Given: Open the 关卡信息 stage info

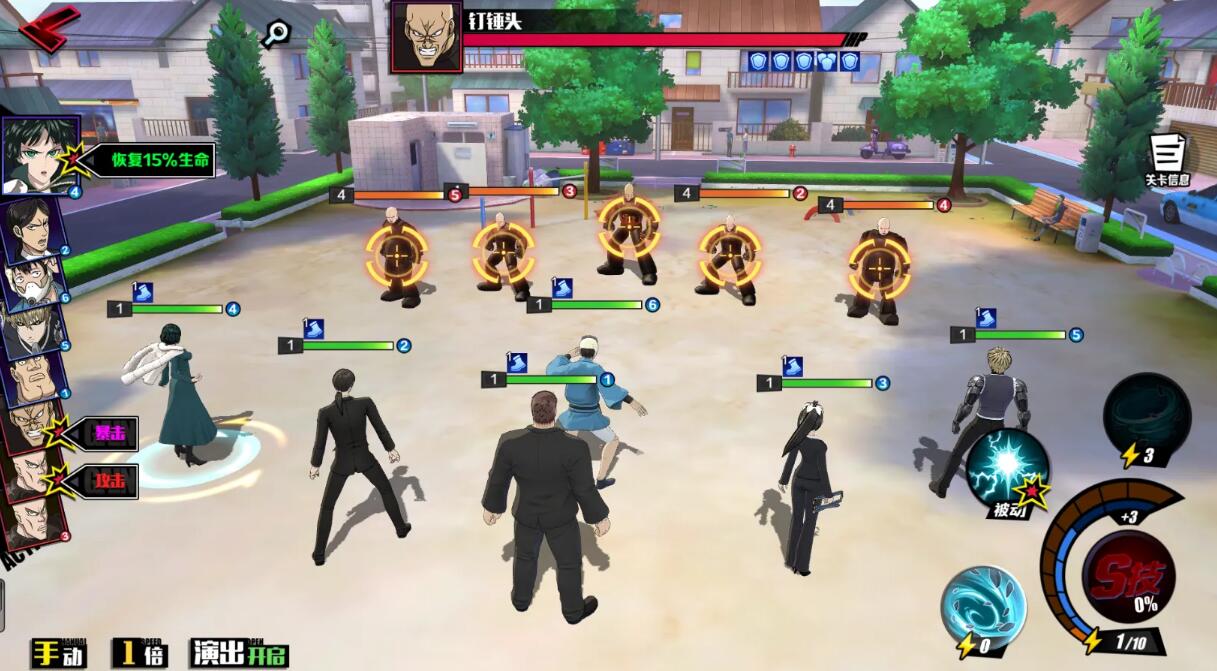Looking at the screenshot, I should coord(1167,160).
